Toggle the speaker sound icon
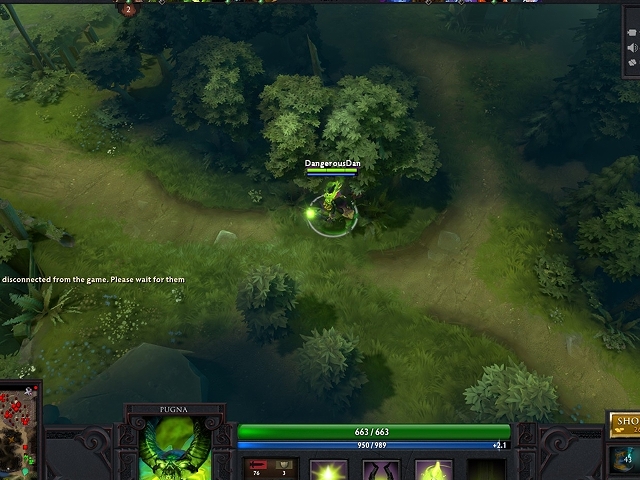 [632, 48]
